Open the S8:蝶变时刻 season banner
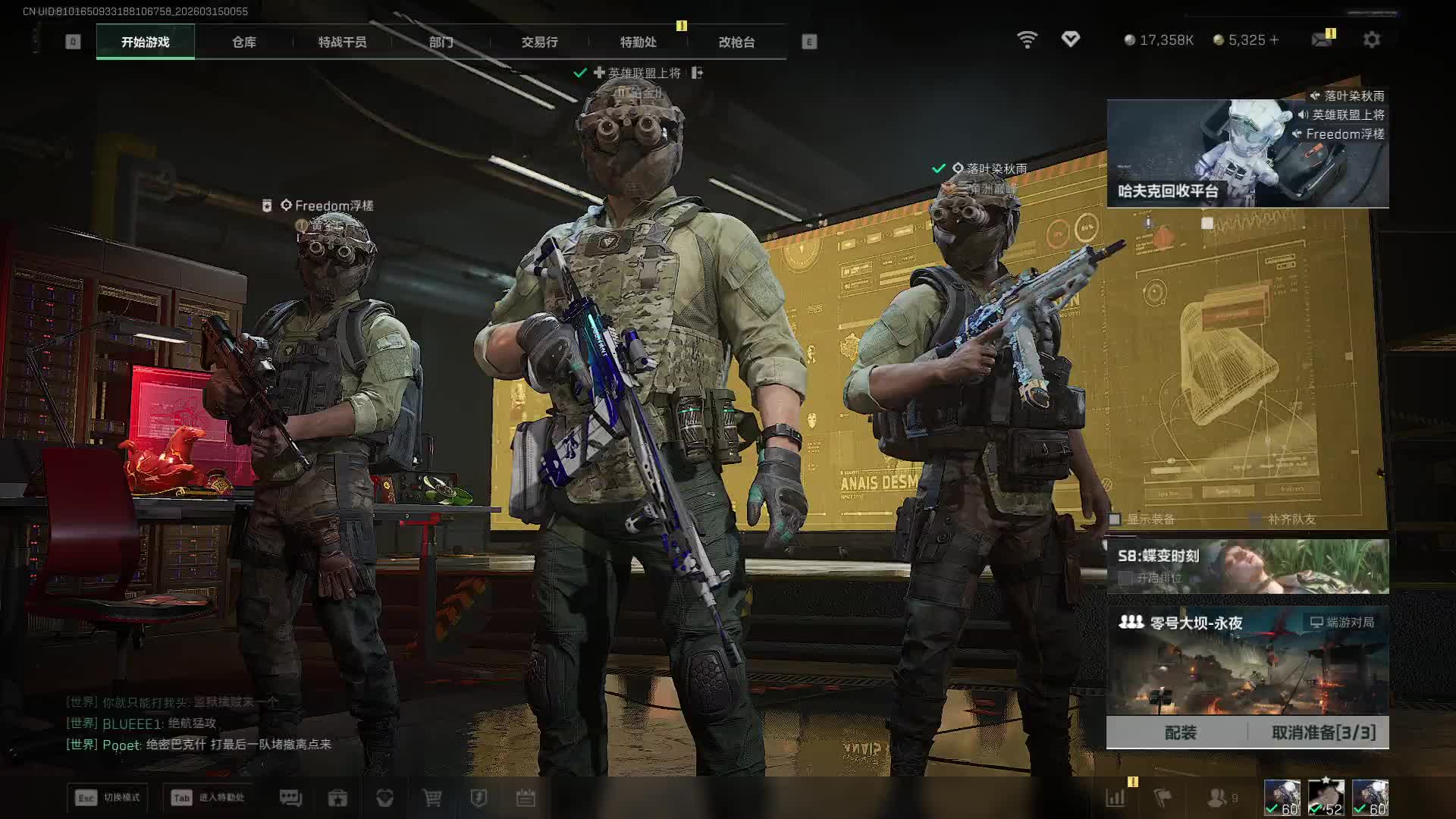 tap(1247, 566)
